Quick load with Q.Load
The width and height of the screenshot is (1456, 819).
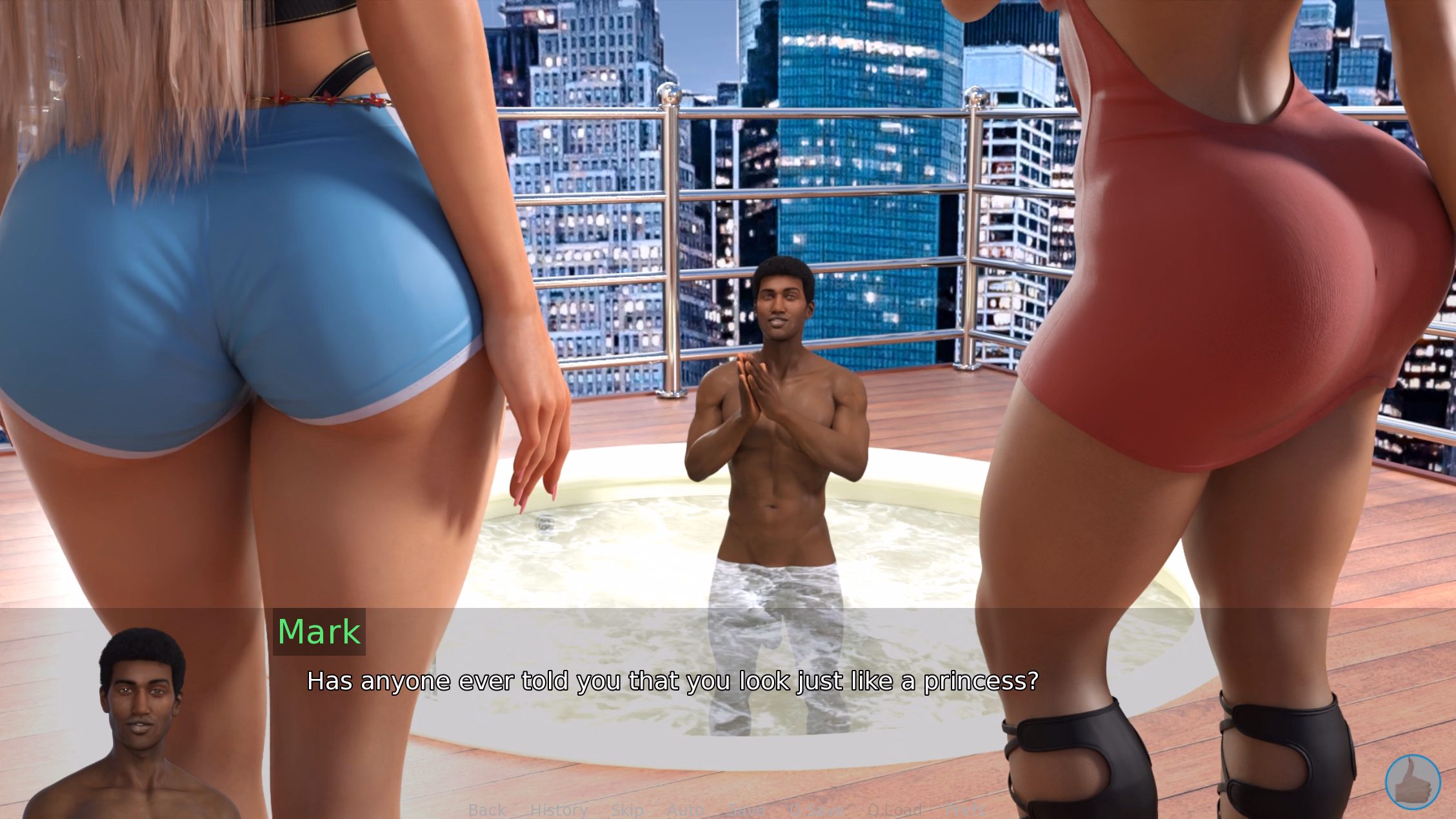click(894, 810)
